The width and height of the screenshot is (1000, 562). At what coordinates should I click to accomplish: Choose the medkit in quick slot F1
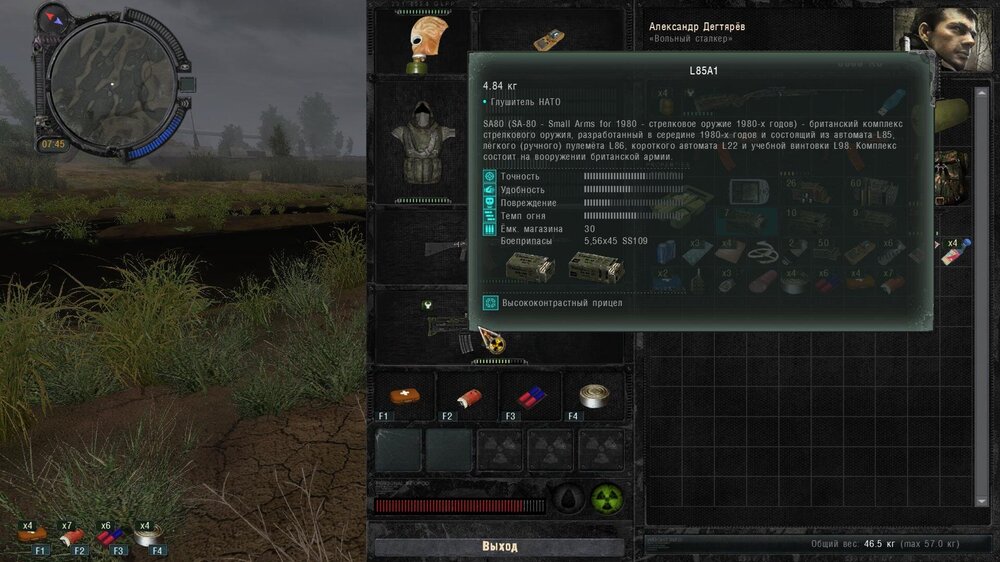point(404,395)
